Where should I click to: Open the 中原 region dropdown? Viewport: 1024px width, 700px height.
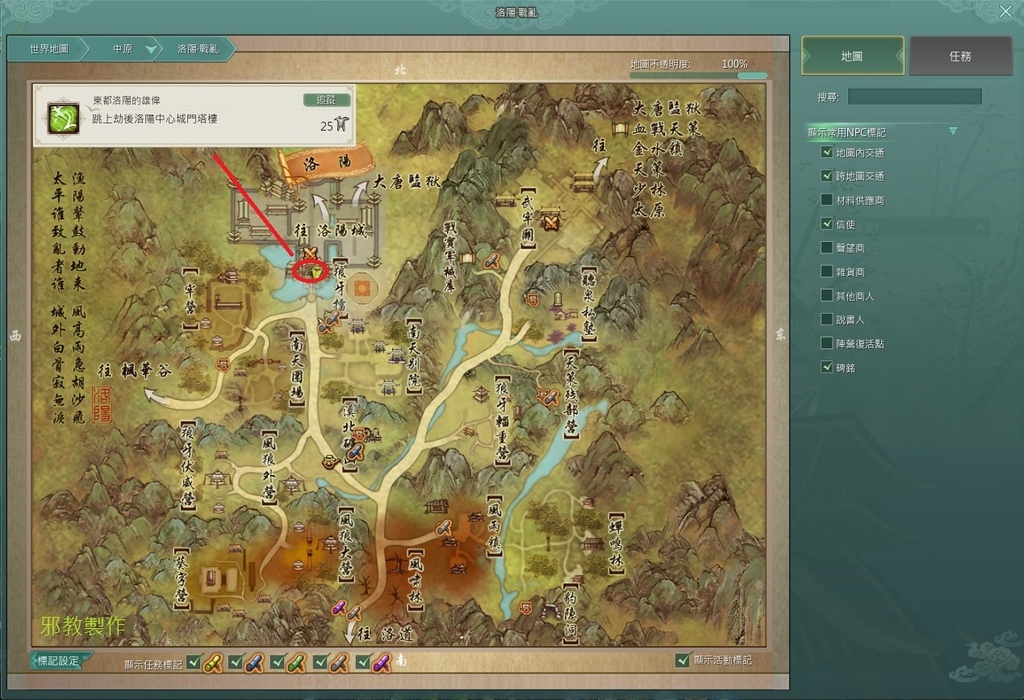151,49
